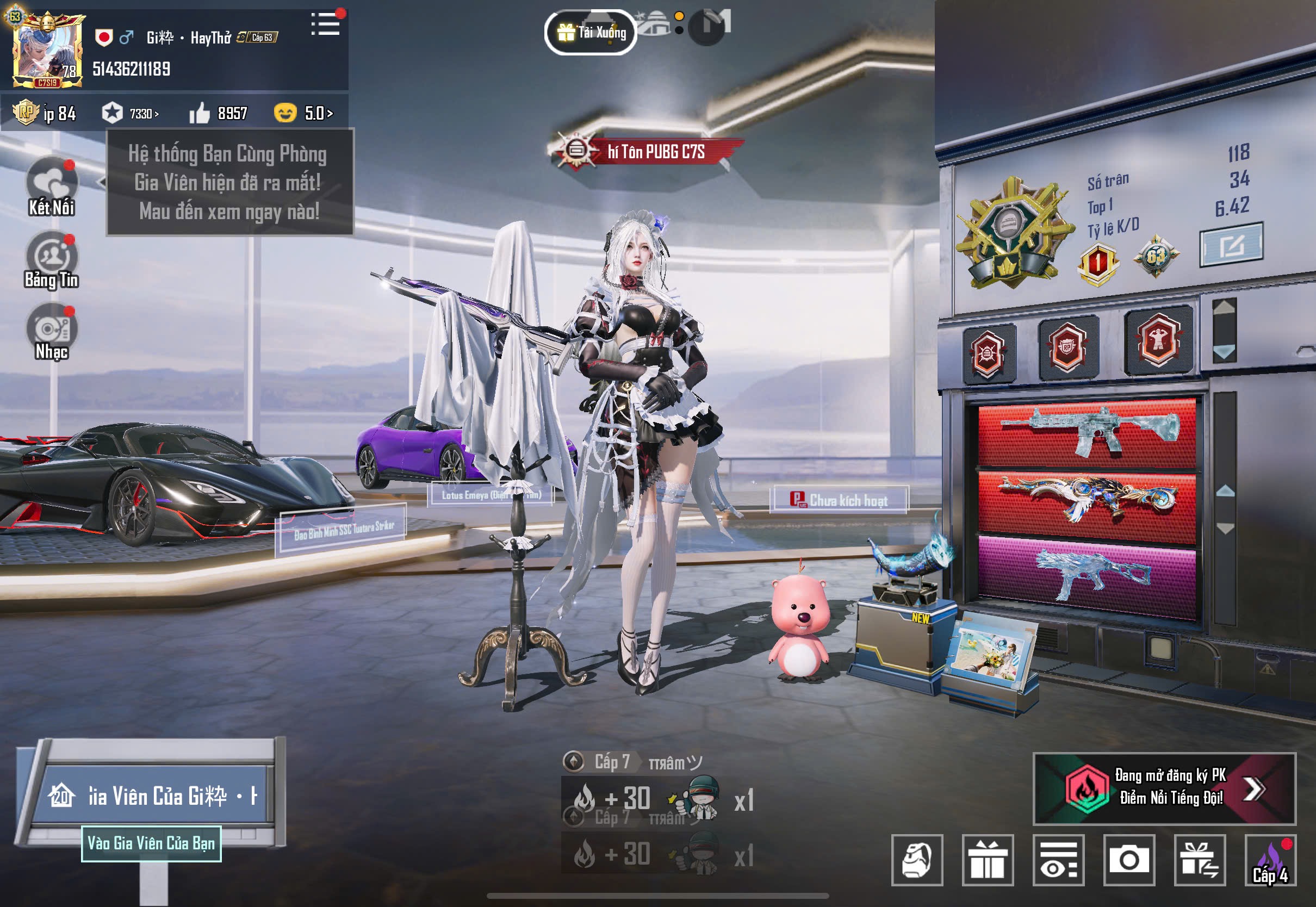Click Vào Gia Viên Của Bạn button

pyautogui.click(x=151, y=843)
